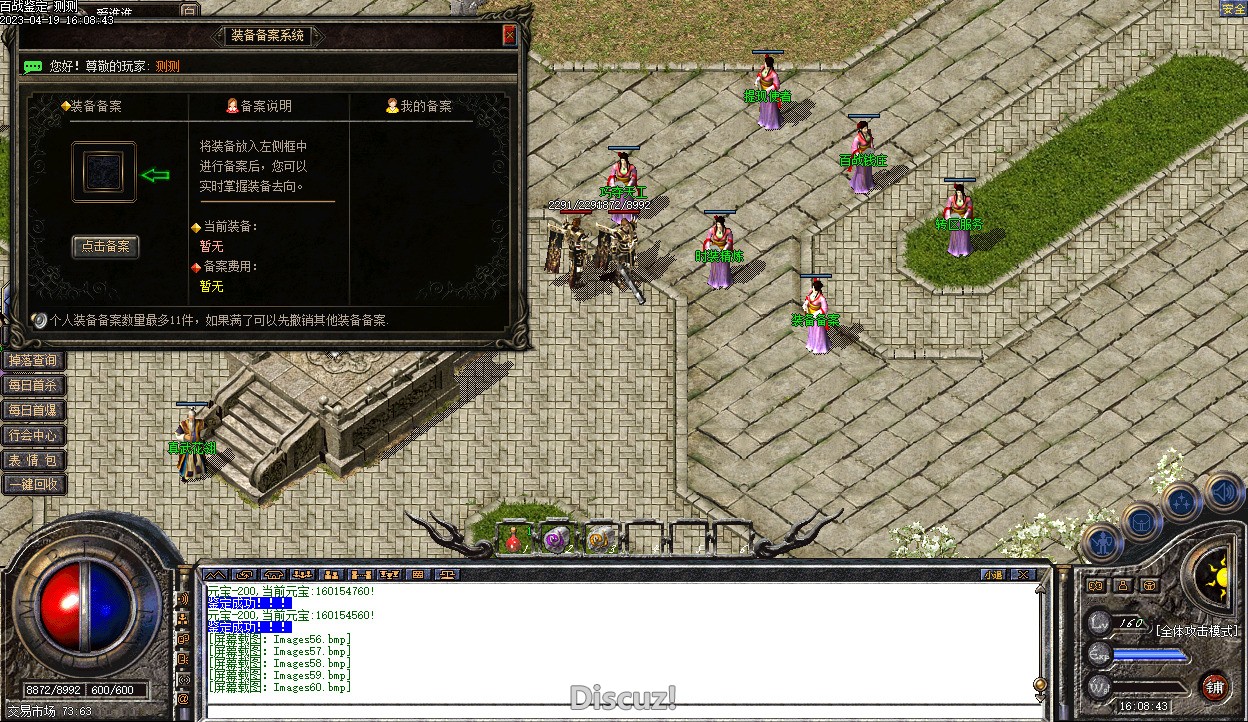The height and width of the screenshot is (722, 1248).
Task: Open the blue character figure round button
Action: point(1101,544)
